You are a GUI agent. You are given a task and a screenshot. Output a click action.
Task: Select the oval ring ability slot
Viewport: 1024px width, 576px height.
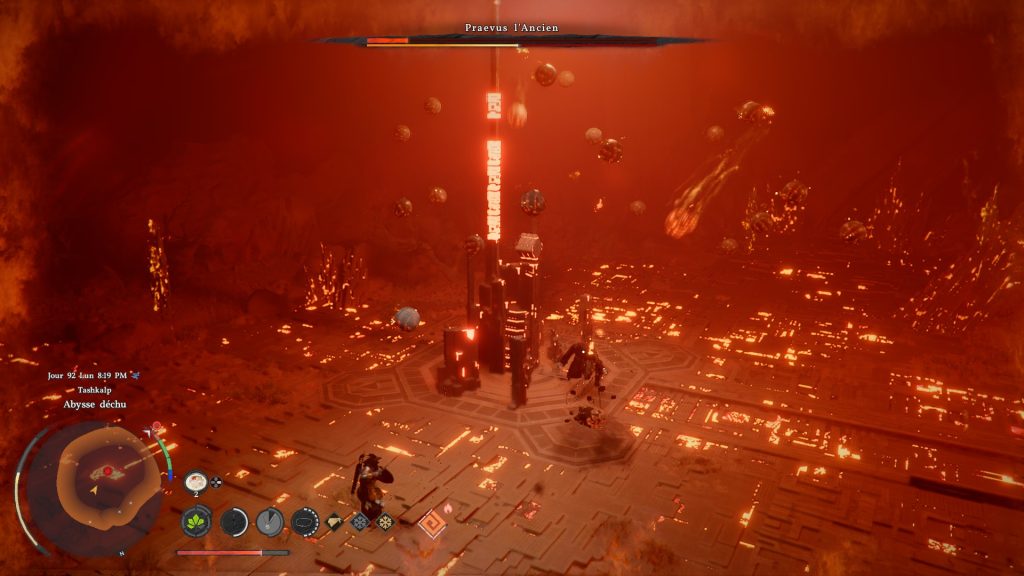click(304, 521)
